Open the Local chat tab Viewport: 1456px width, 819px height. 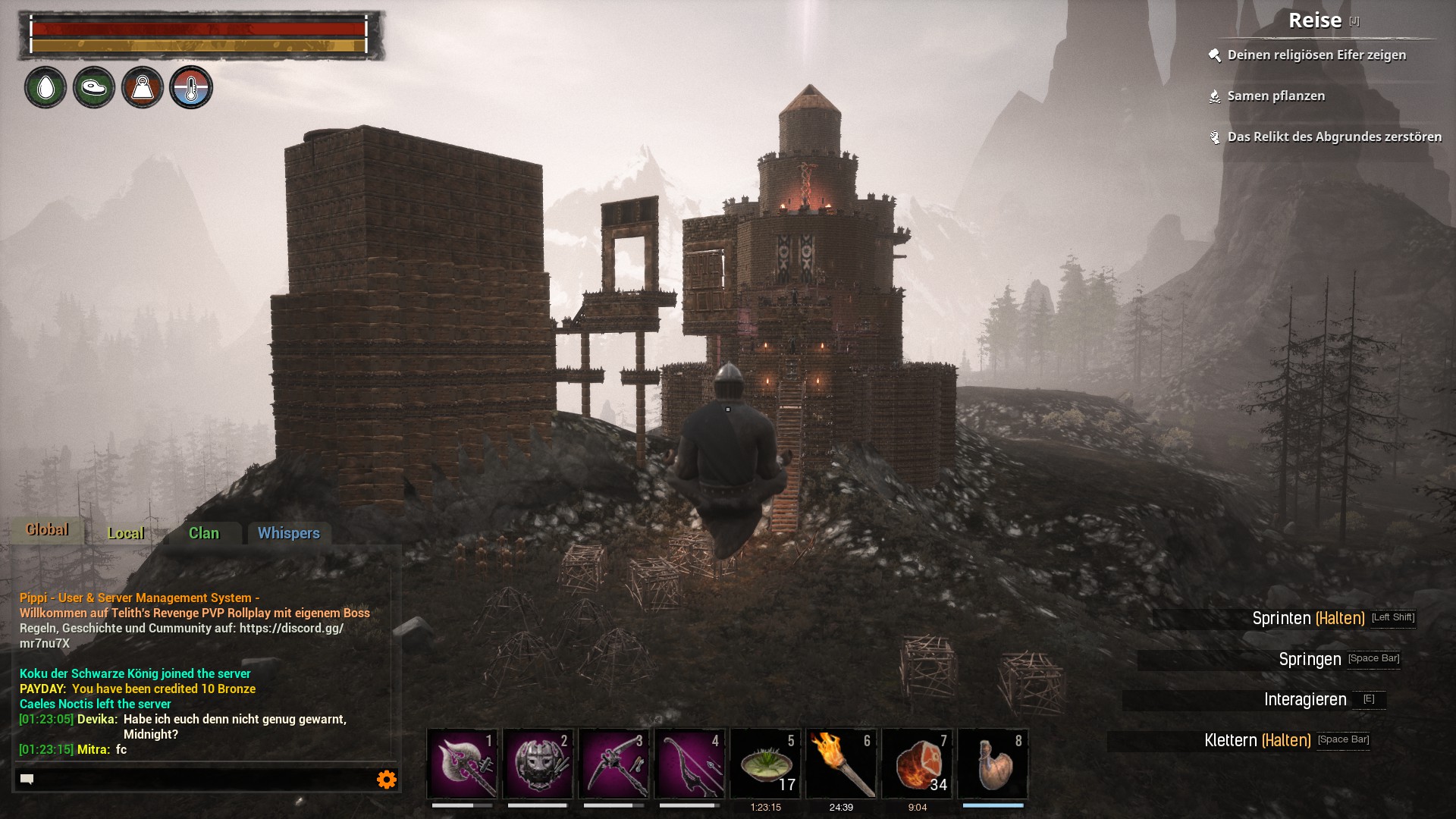126,533
